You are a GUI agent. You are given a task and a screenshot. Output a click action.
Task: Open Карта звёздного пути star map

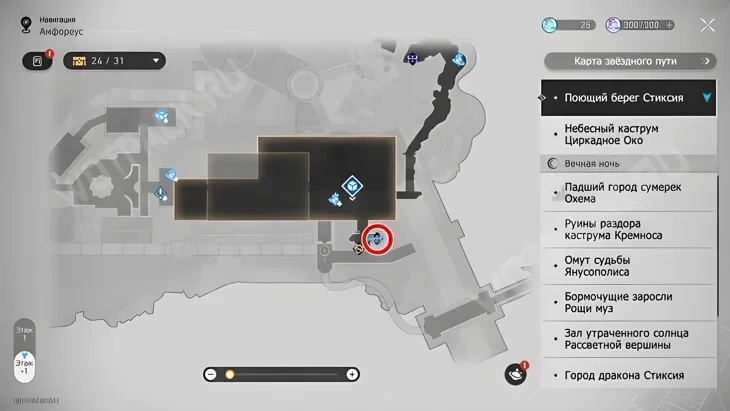point(626,62)
